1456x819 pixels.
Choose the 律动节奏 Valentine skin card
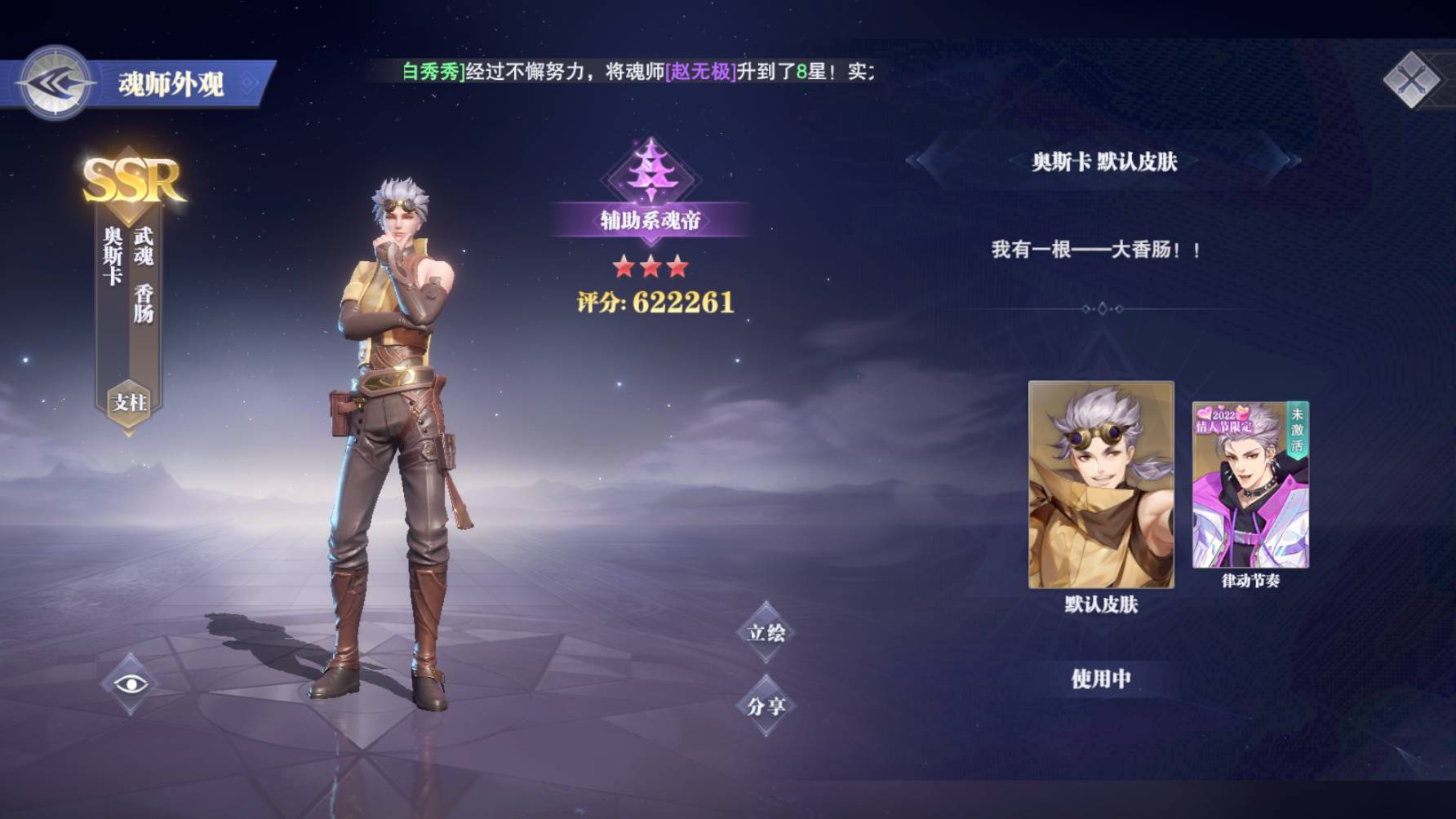click(1250, 485)
